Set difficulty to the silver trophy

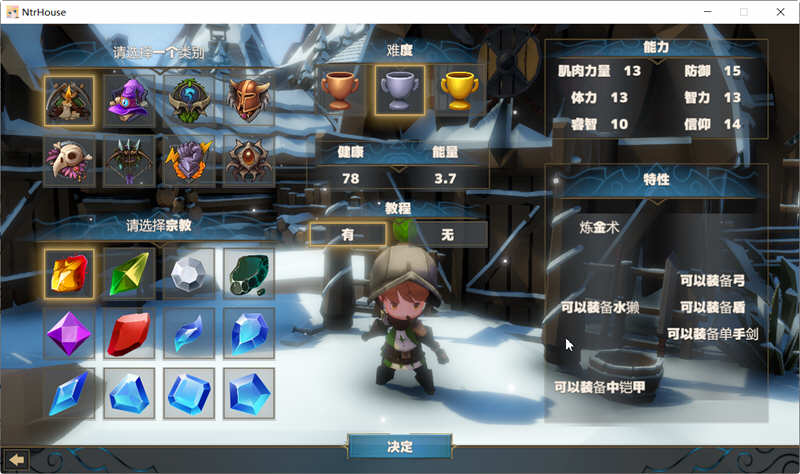pos(399,91)
